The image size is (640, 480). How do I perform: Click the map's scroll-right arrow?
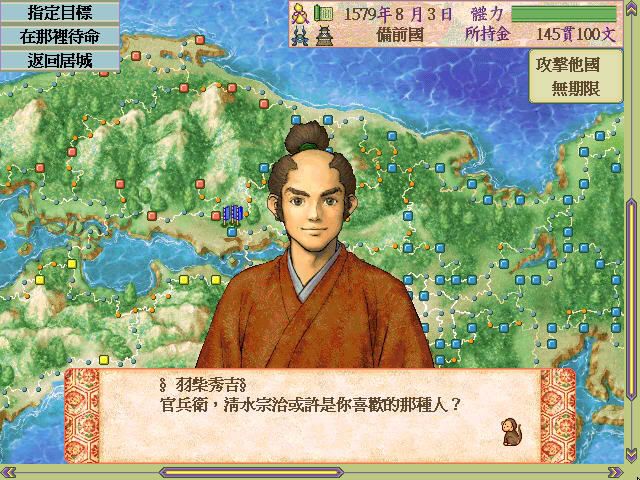[x=616, y=472]
